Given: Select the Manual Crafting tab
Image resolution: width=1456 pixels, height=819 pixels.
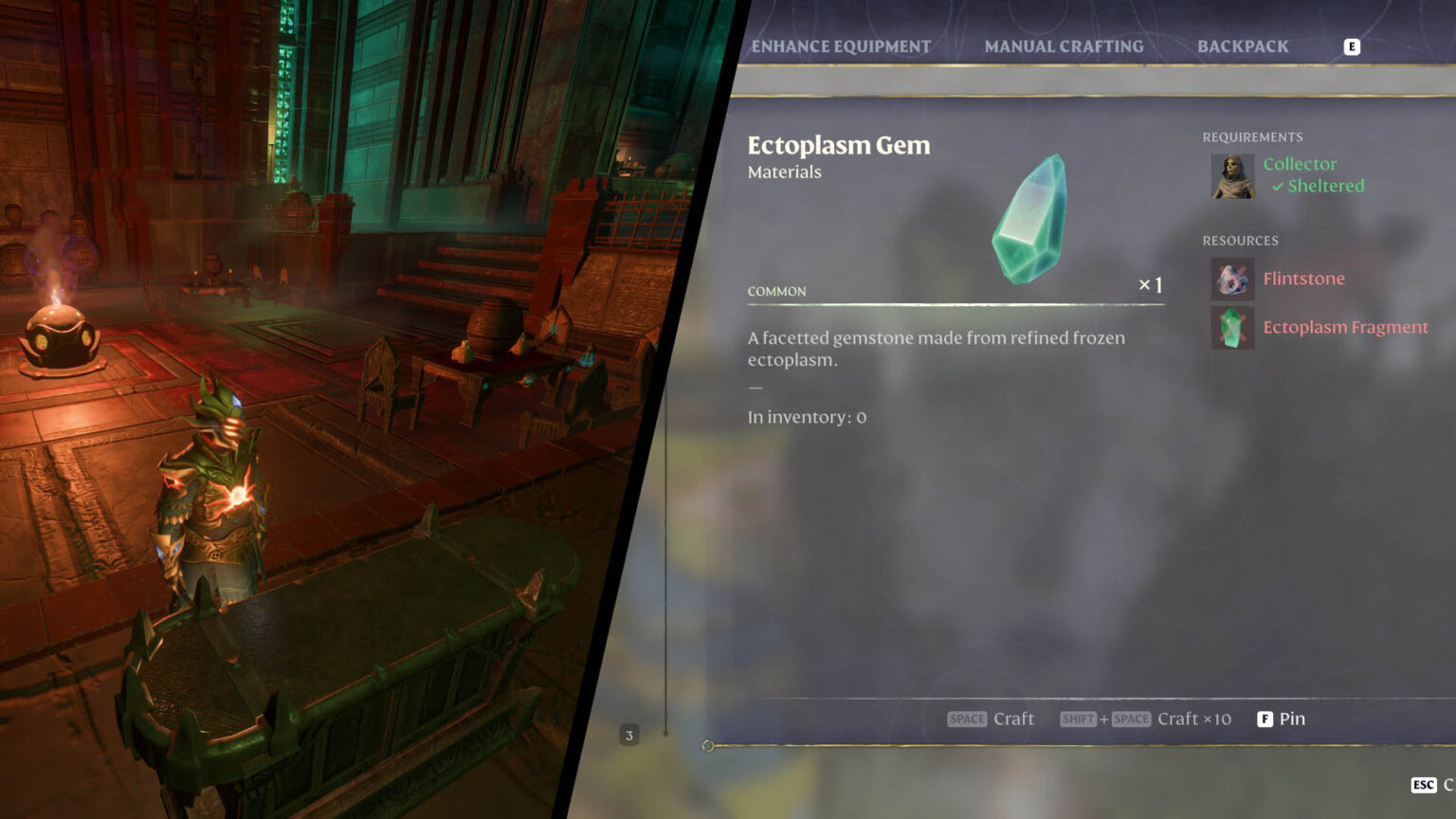Looking at the screenshot, I should pos(1065,45).
